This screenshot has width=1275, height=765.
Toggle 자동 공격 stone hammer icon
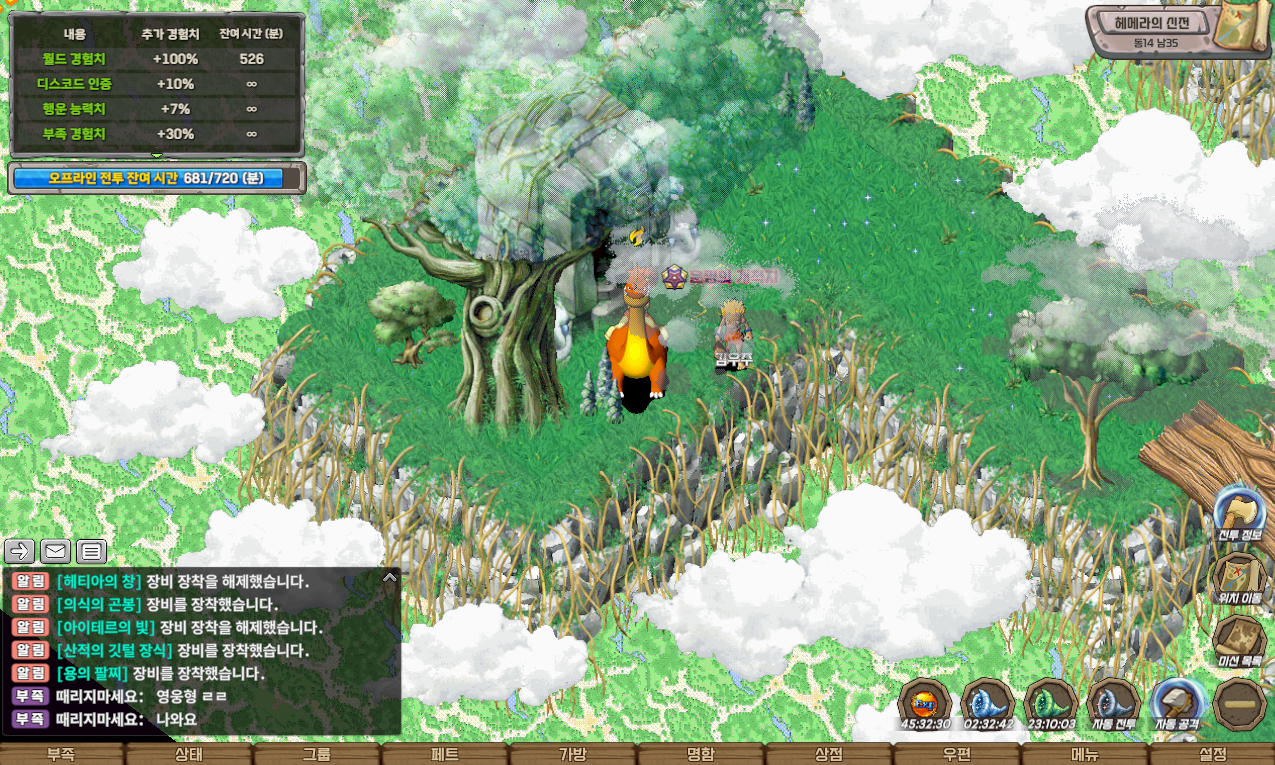click(x=1178, y=703)
